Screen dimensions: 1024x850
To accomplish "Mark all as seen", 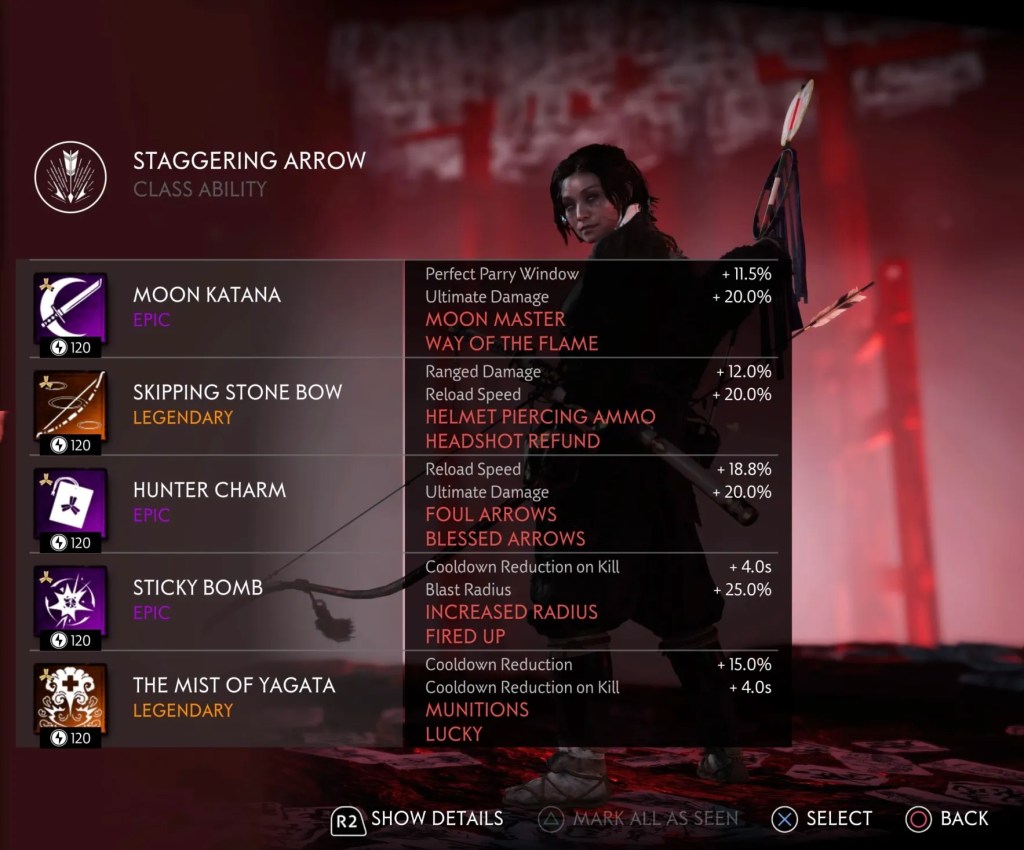I will [638, 819].
